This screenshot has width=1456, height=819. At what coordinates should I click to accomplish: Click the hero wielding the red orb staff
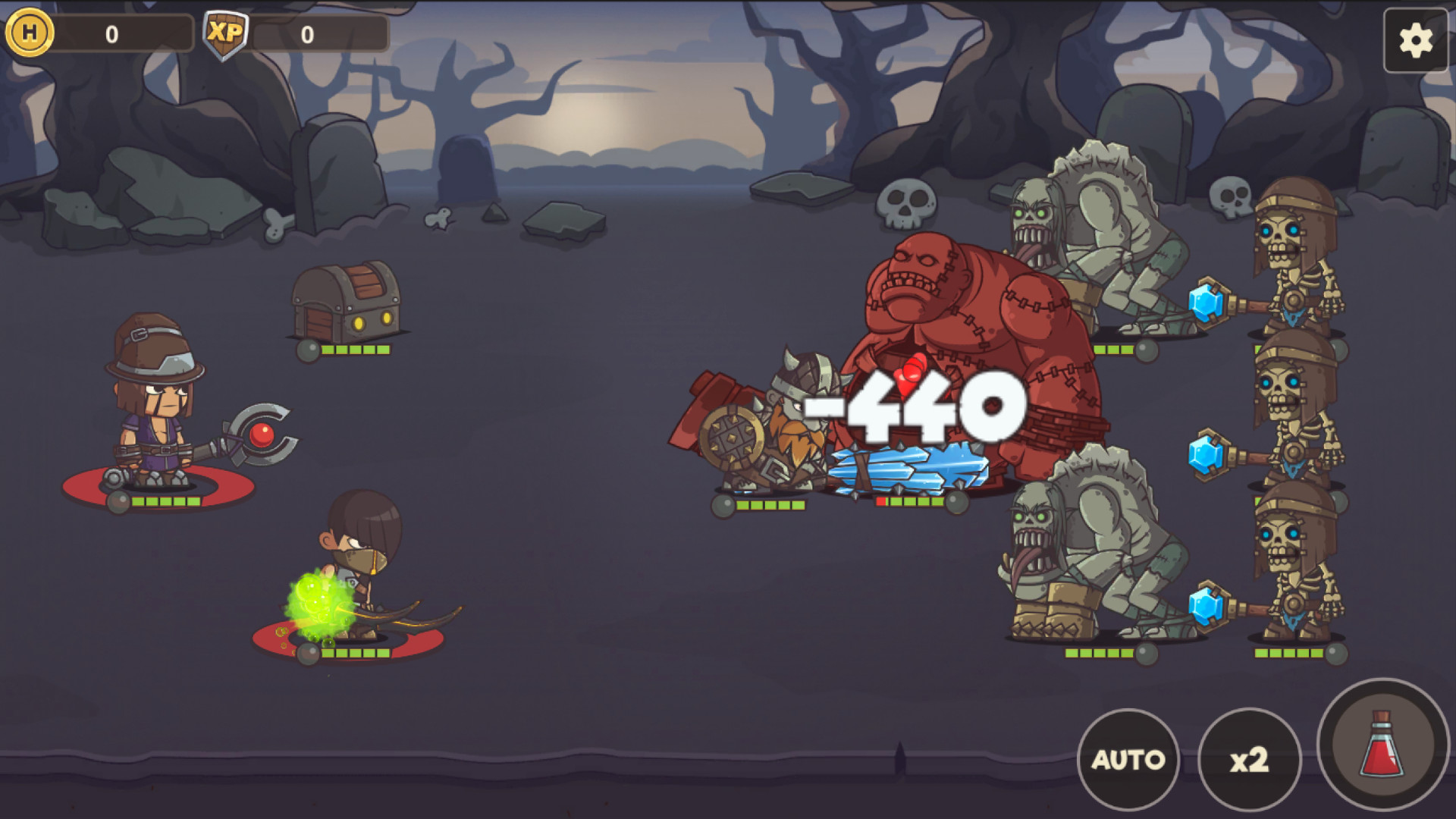click(155, 413)
